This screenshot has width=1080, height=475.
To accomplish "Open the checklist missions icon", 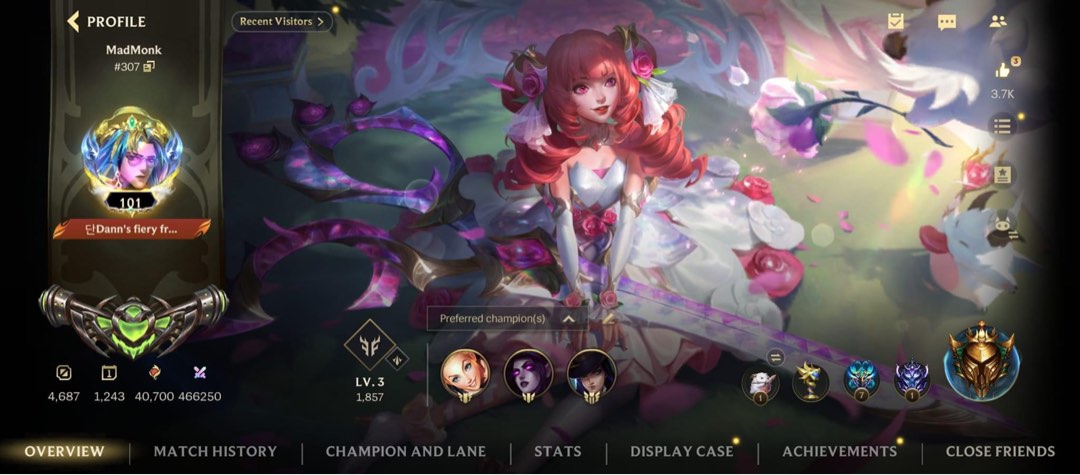I will point(896,22).
